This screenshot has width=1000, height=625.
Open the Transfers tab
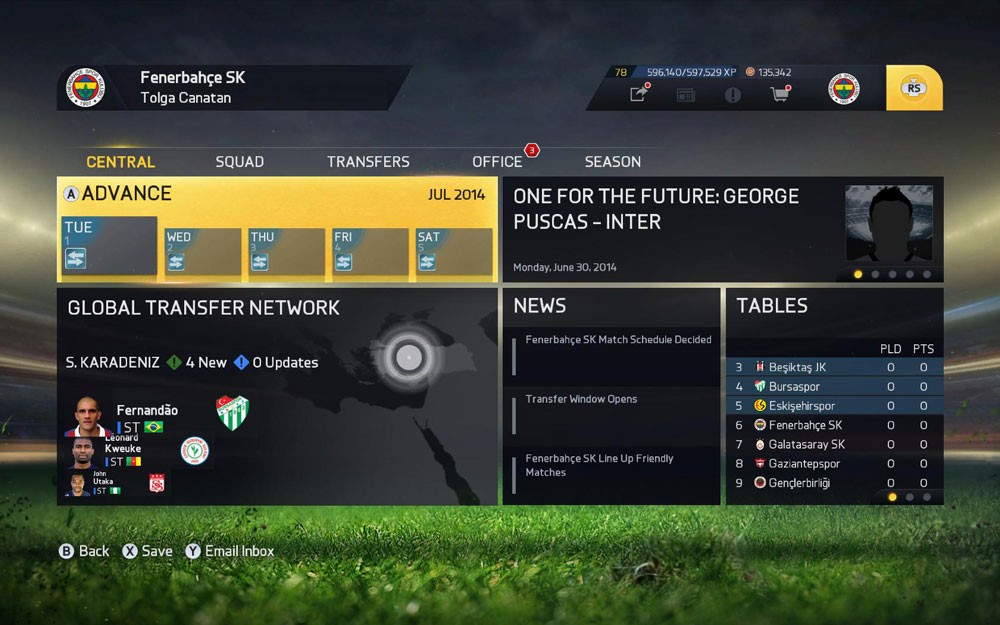pyautogui.click(x=368, y=162)
